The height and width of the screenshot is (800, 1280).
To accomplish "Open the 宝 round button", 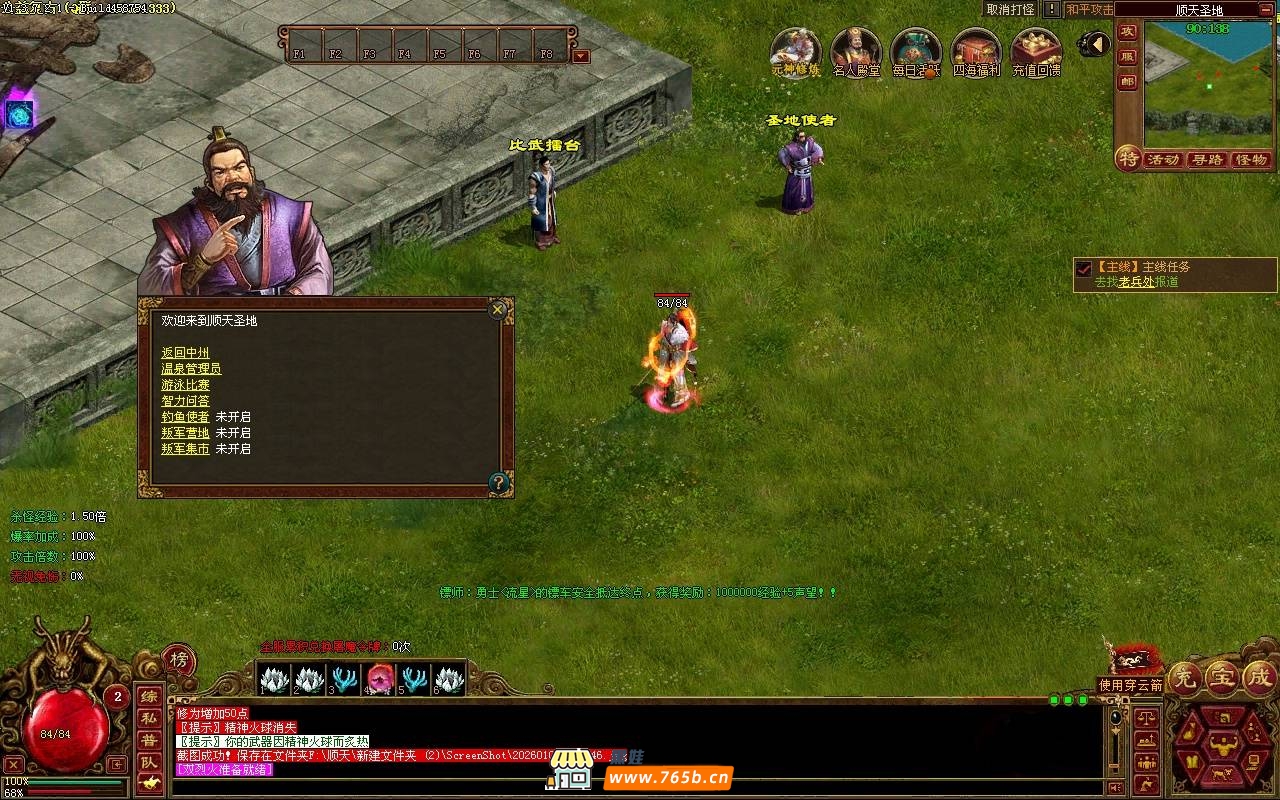I will [x=1222, y=677].
